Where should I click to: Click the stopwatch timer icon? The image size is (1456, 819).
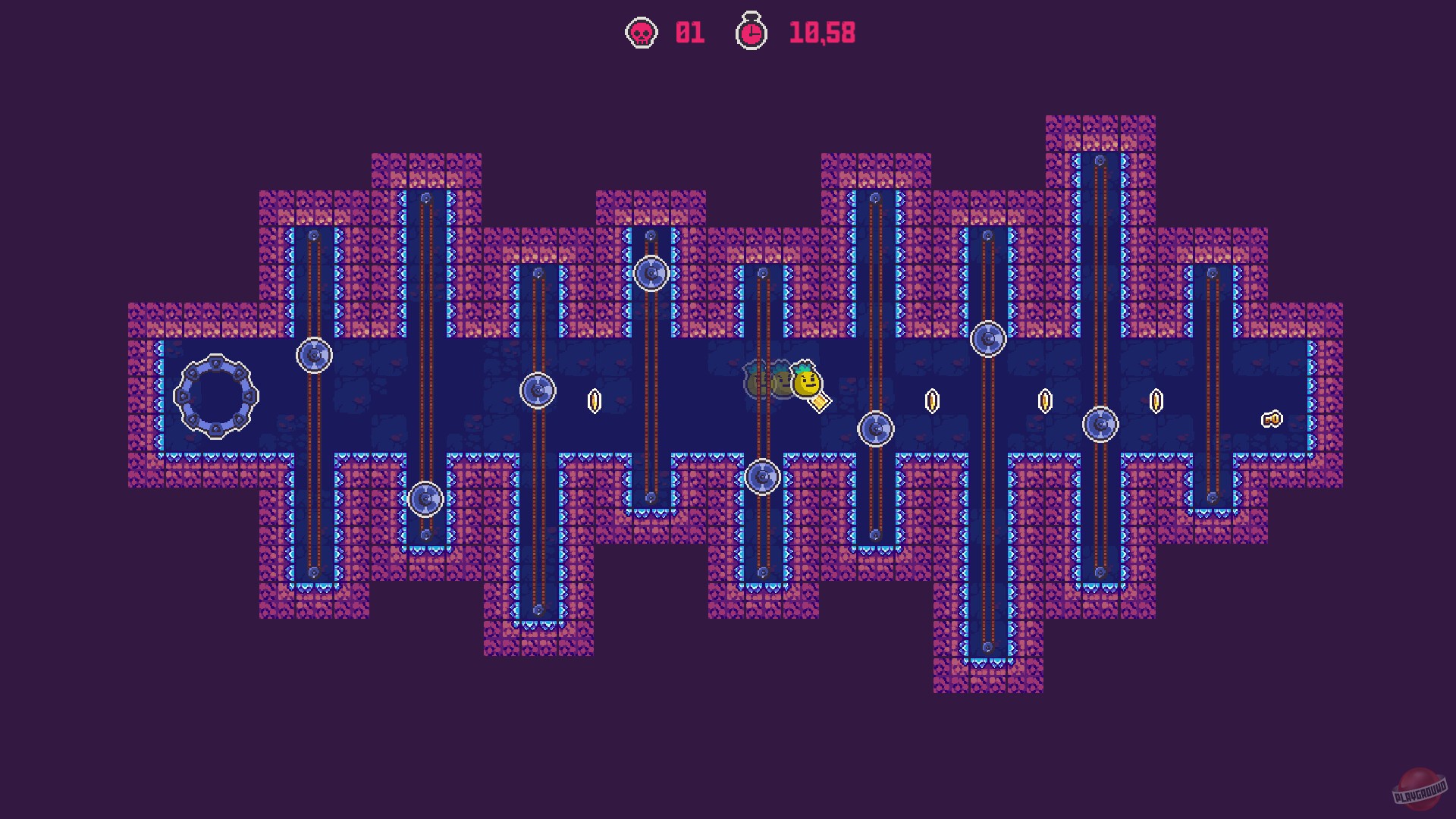751,33
